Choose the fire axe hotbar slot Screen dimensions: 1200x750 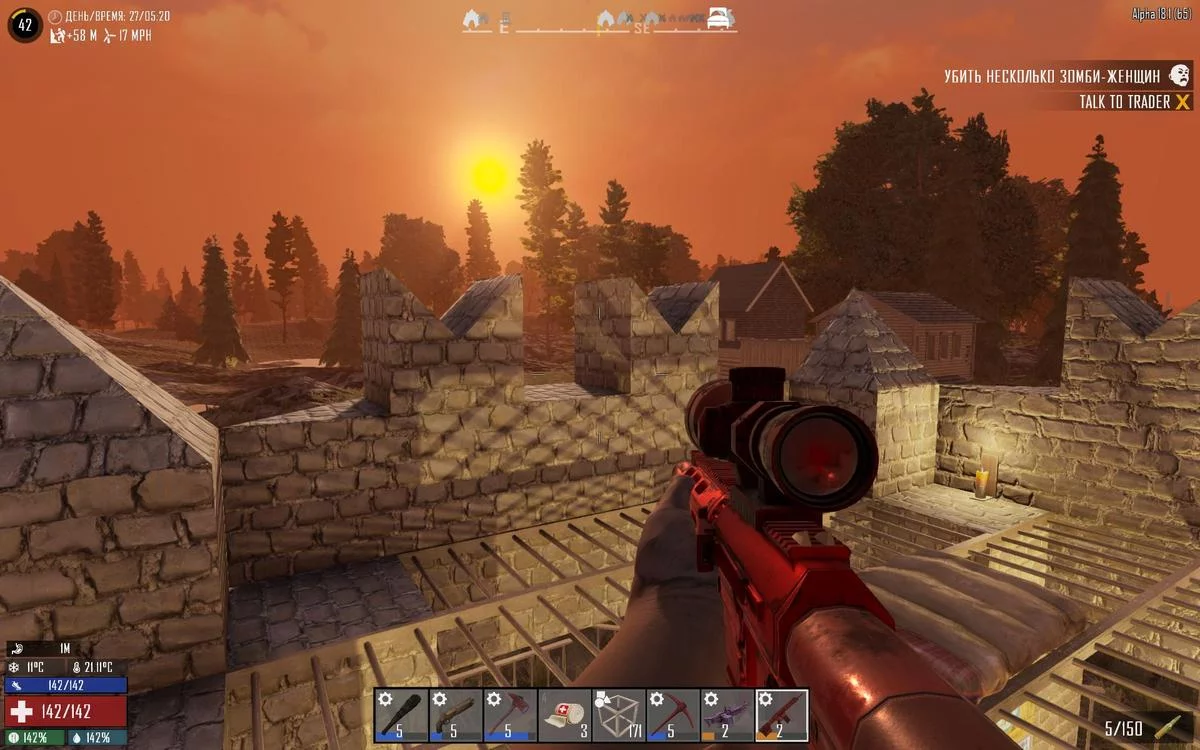click(509, 715)
